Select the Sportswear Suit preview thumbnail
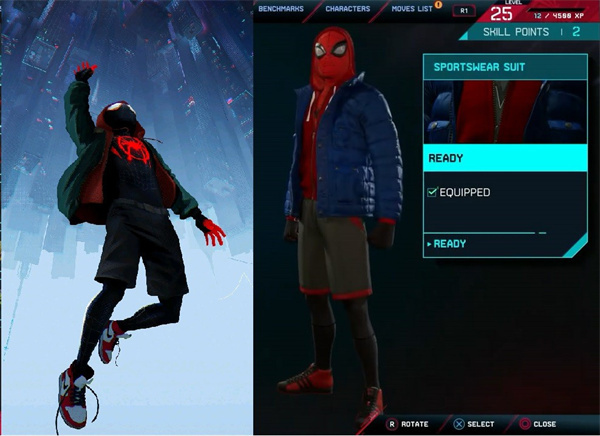Screen dimensions: 600x436 (x=505, y=111)
